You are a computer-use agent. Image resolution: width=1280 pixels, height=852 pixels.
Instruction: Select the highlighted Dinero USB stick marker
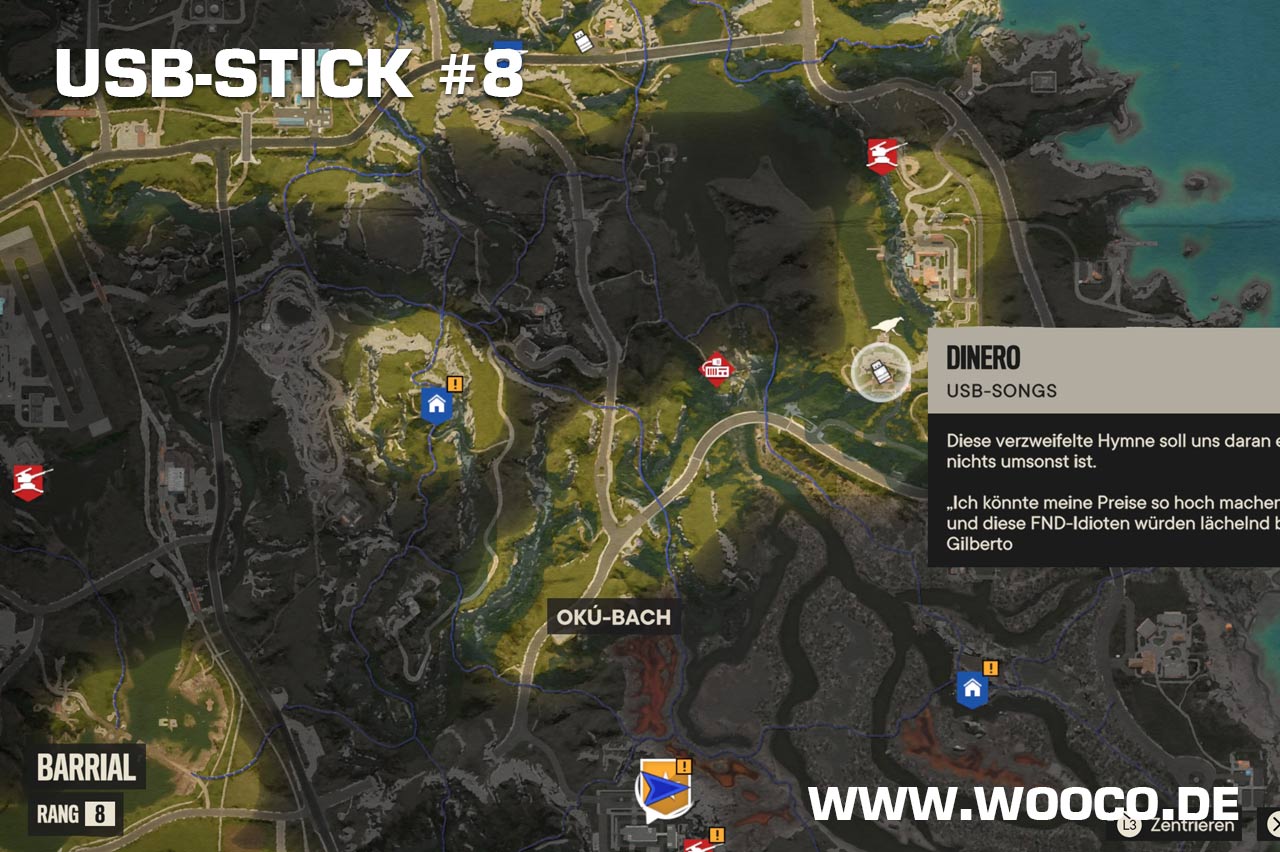[x=880, y=373]
